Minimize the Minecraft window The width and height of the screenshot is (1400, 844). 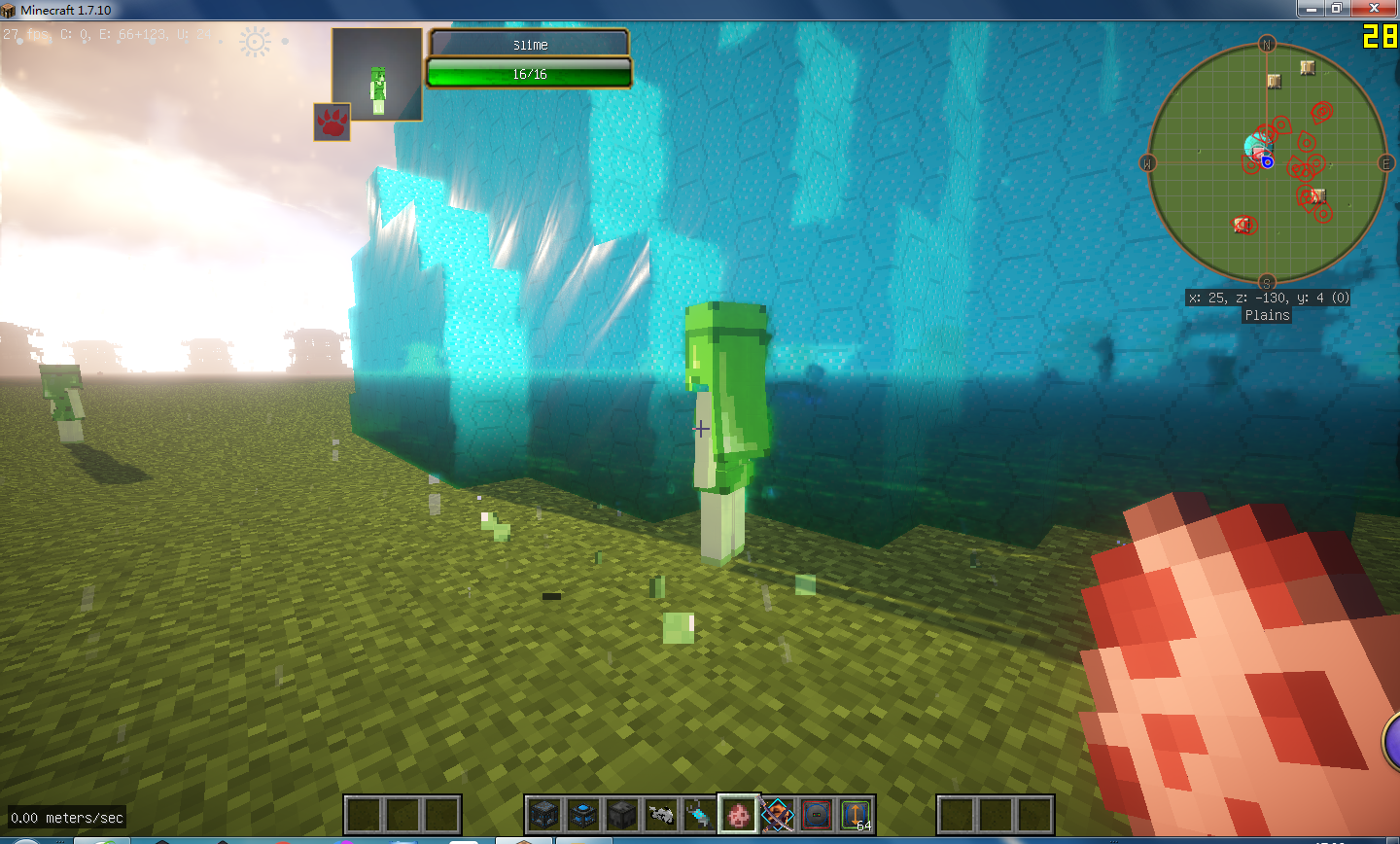pyautogui.click(x=1312, y=9)
